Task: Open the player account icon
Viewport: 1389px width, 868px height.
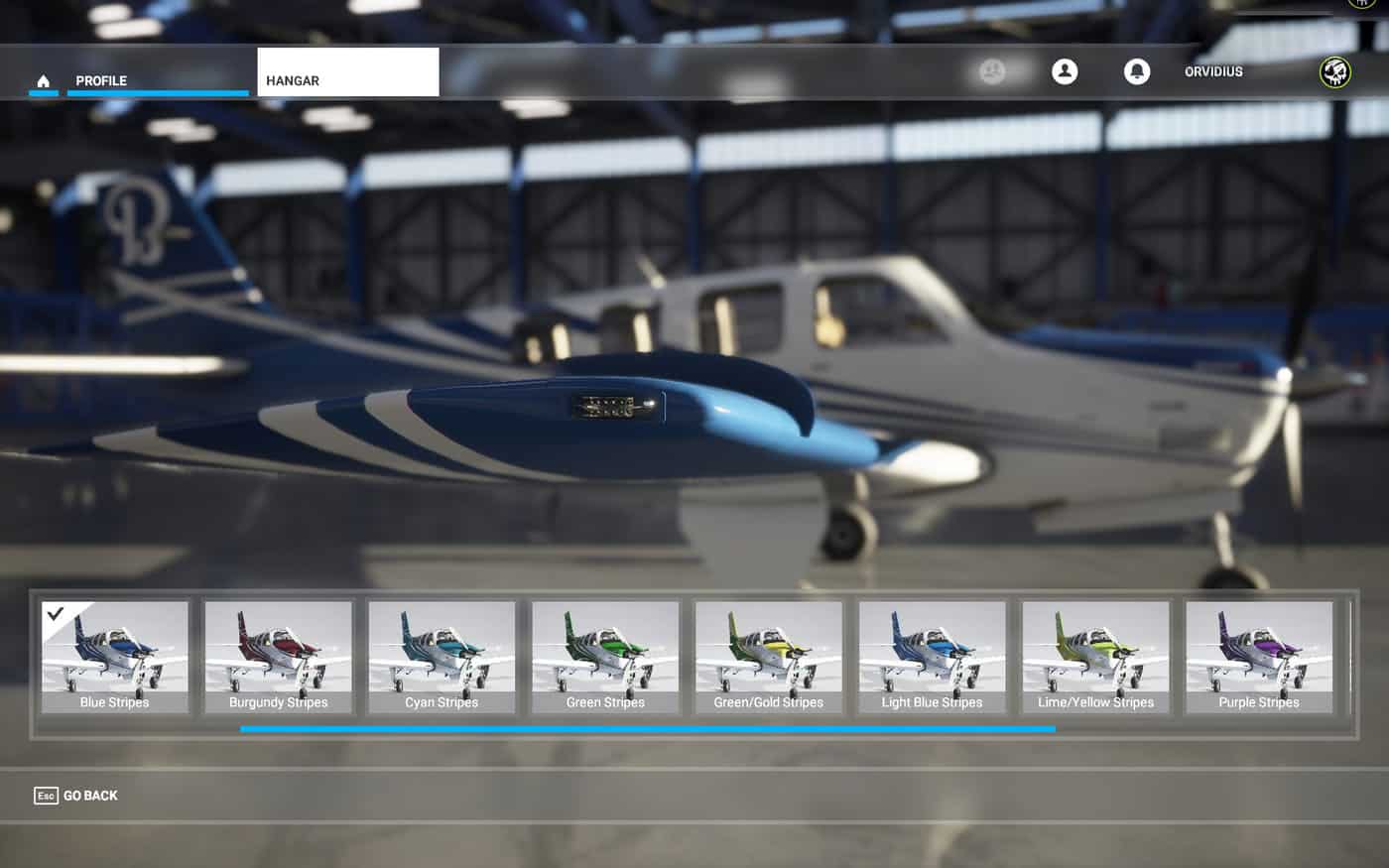Action: (x=1065, y=71)
